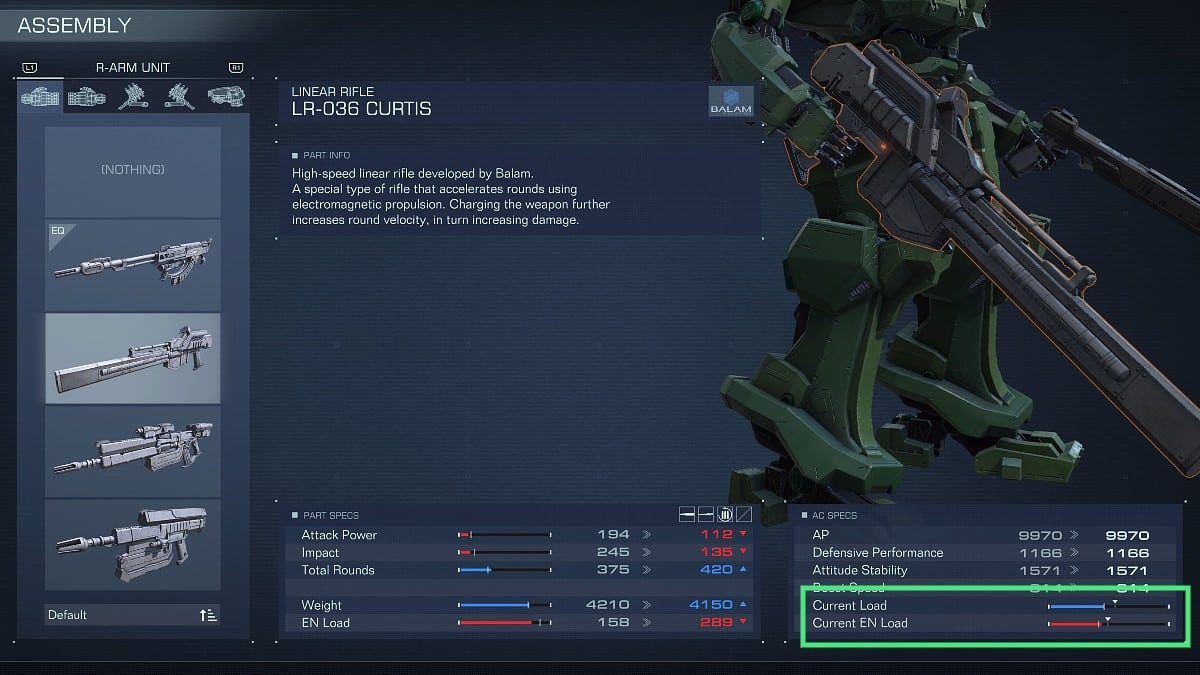The height and width of the screenshot is (675, 1200).
Task: Choose the equipped rifle marked EQ
Action: point(133,266)
